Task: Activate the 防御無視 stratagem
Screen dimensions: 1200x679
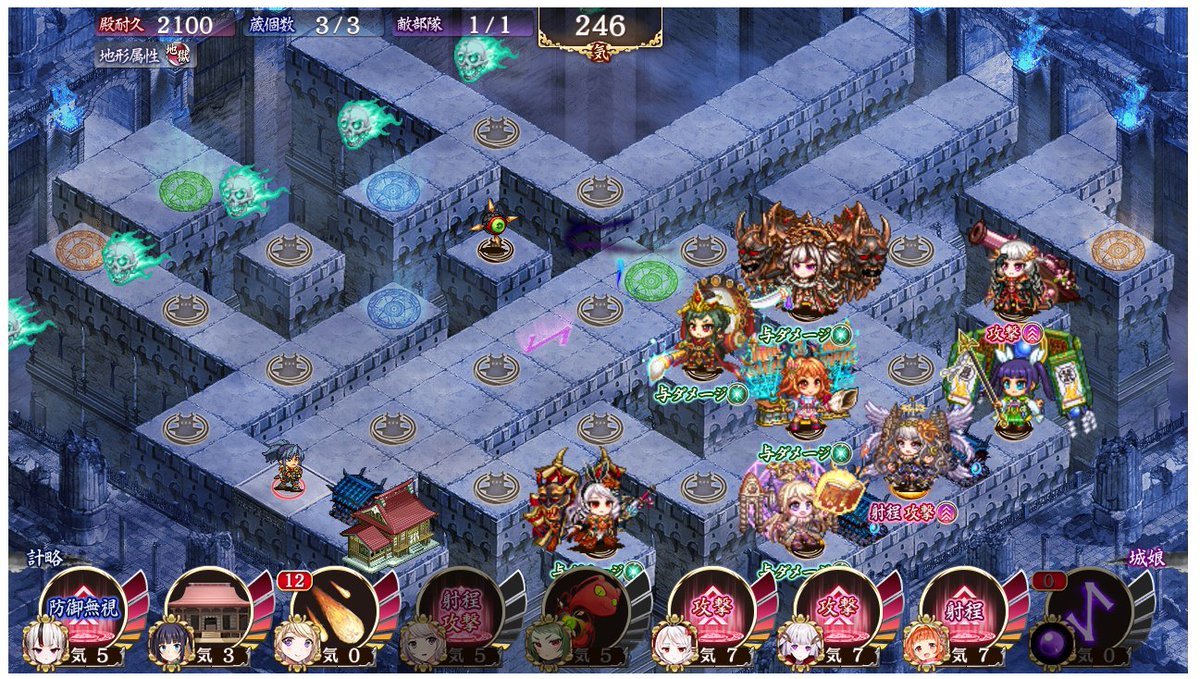Action: [x=83, y=608]
